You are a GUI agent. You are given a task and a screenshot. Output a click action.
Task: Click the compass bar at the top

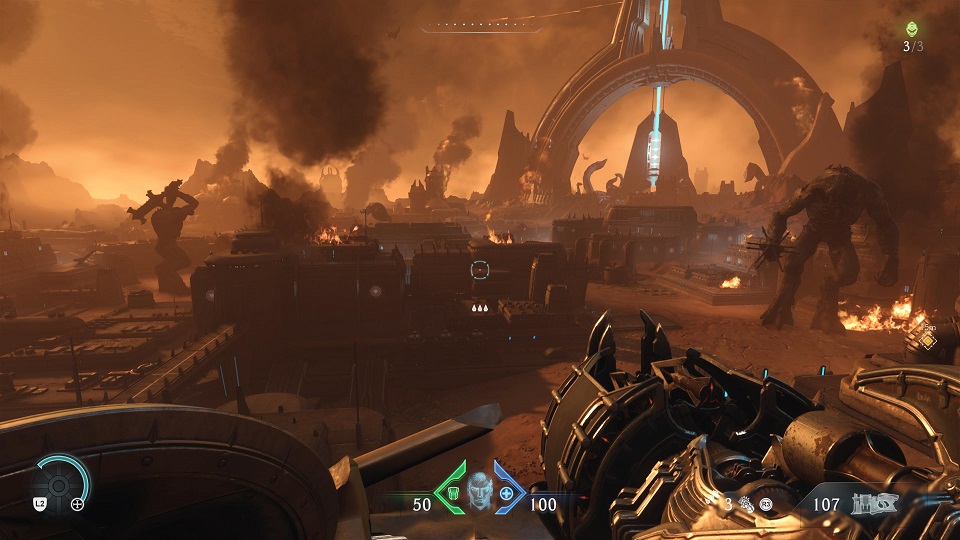(481, 27)
